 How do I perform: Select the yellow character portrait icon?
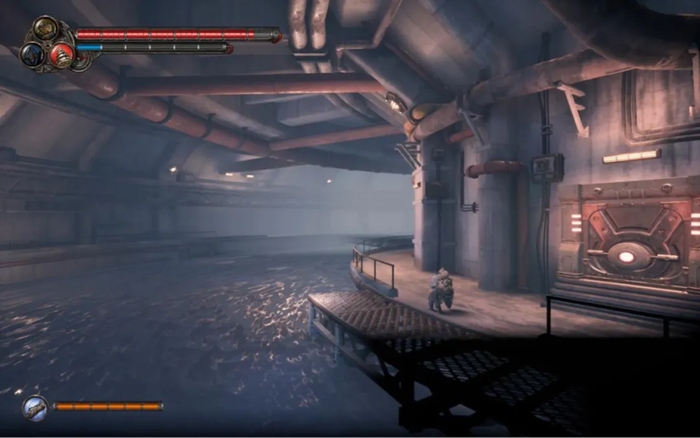click(x=45, y=28)
